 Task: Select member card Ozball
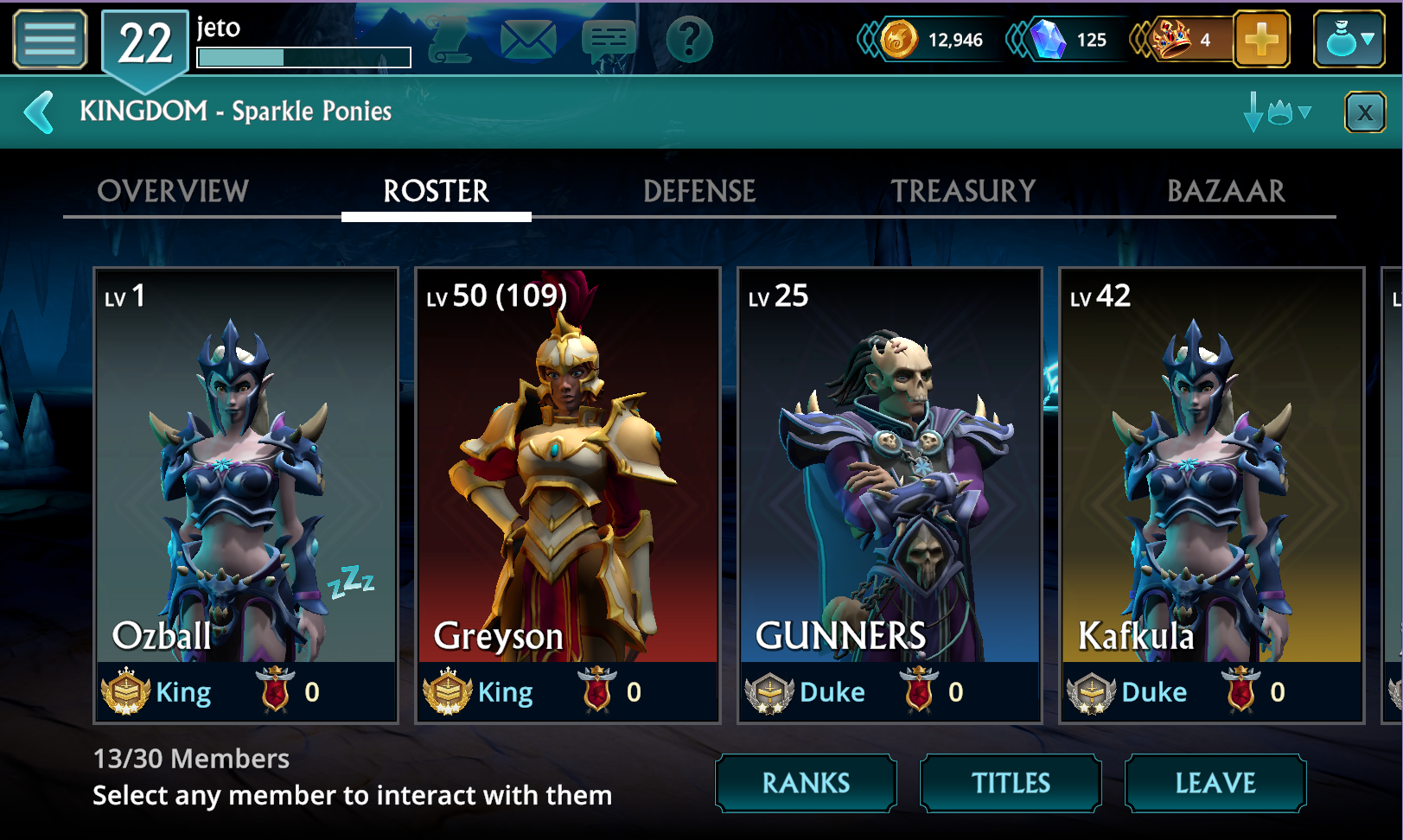246,494
